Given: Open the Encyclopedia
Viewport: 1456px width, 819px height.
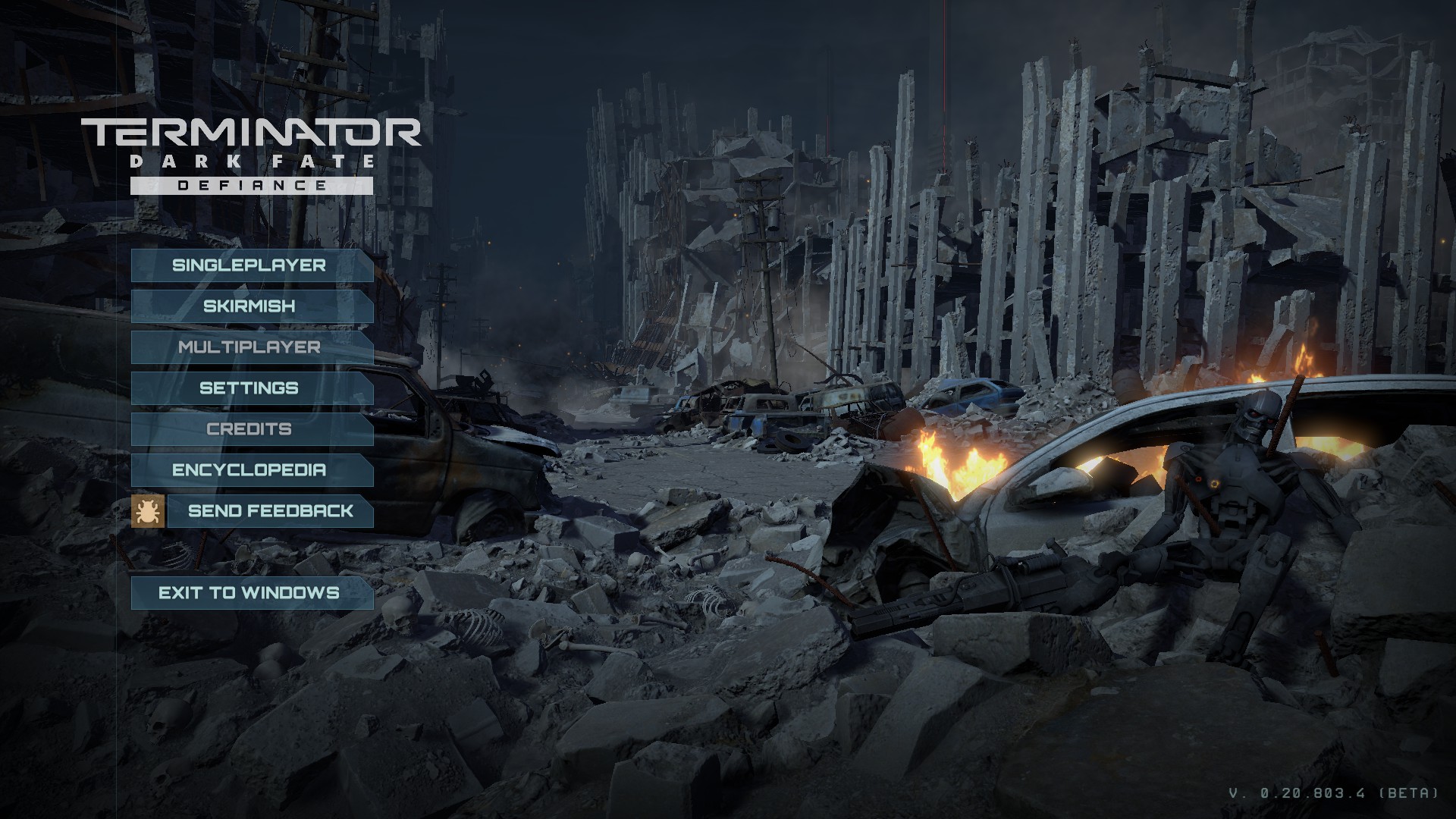Looking at the screenshot, I should point(250,470).
